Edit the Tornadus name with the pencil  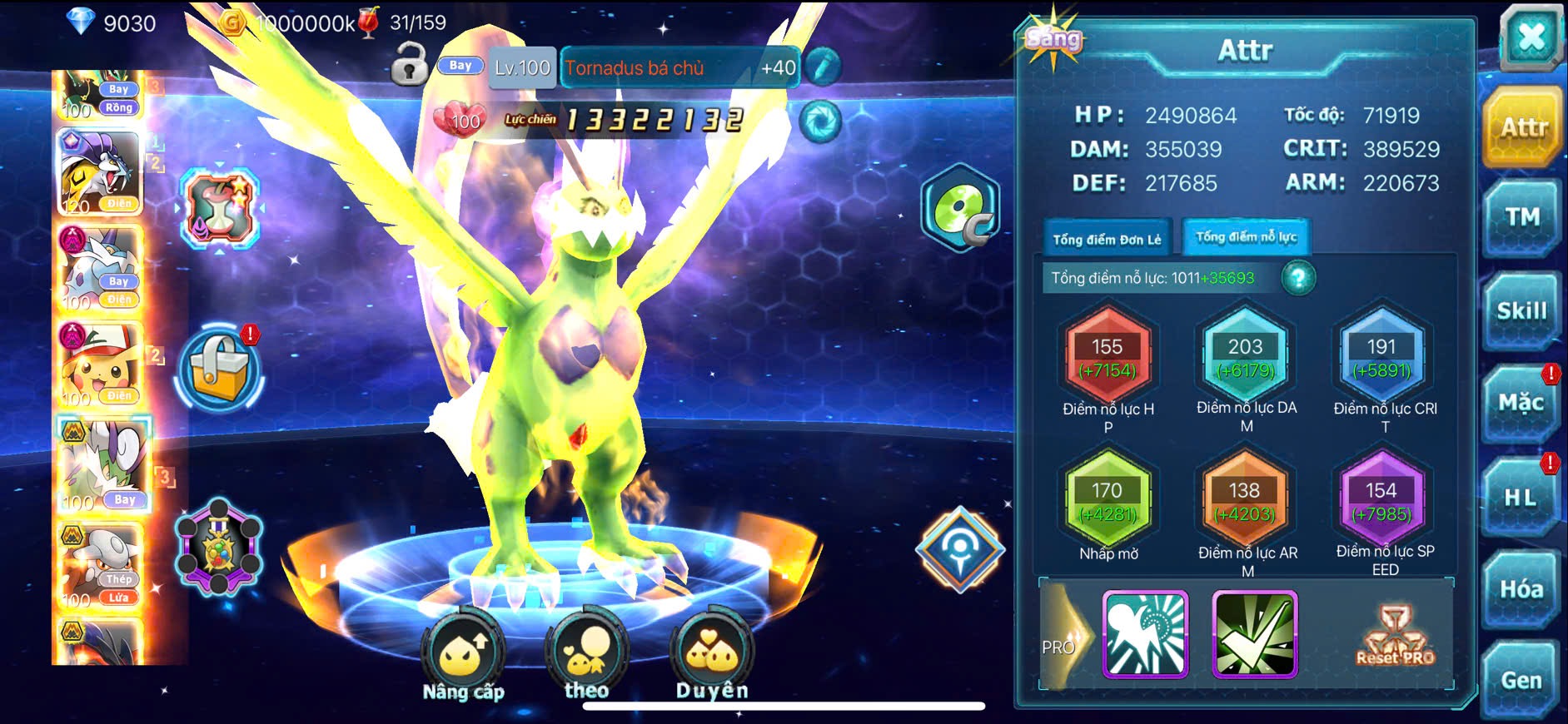[822, 67]
